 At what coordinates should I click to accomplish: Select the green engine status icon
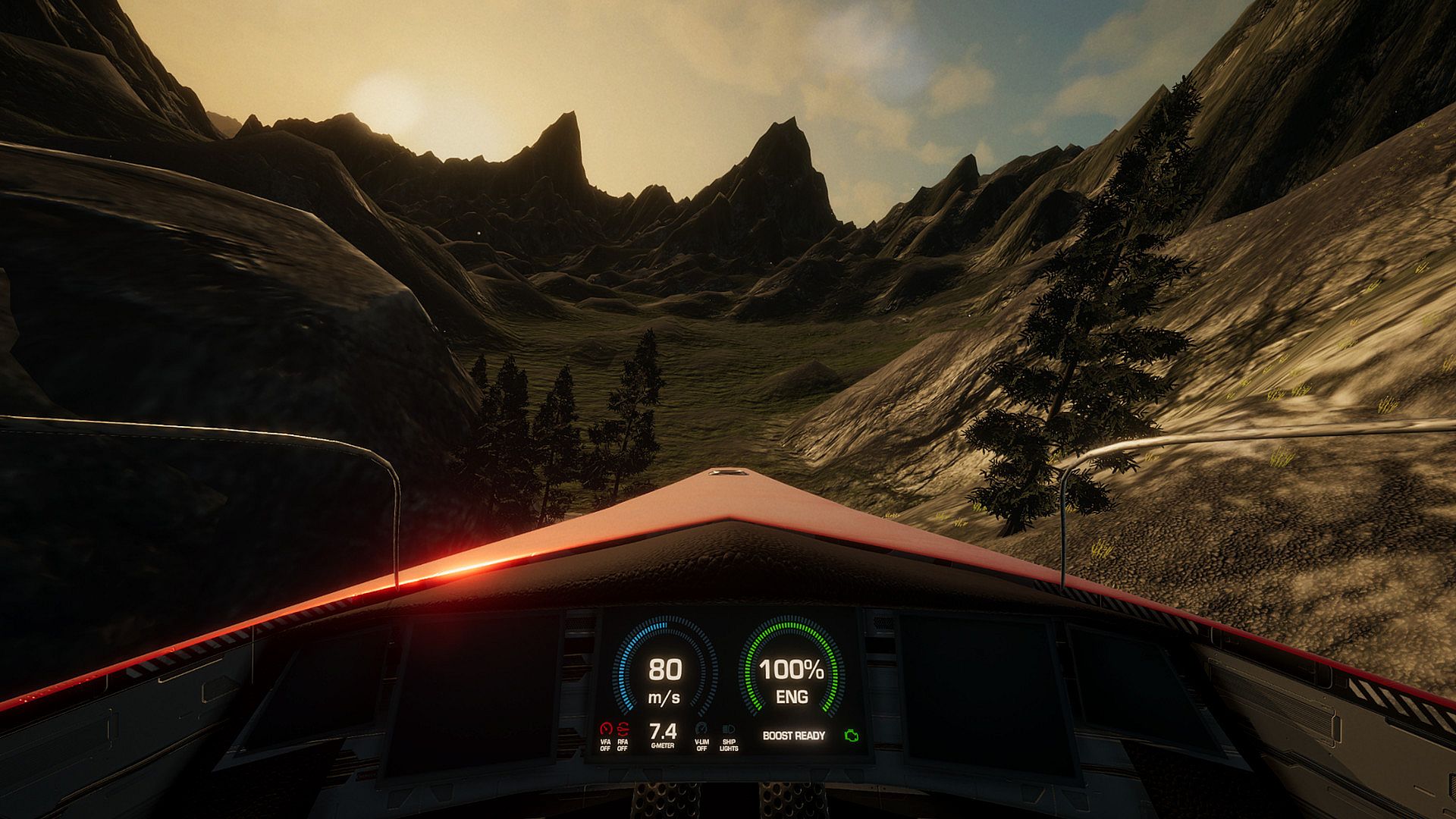coord(852,736)
